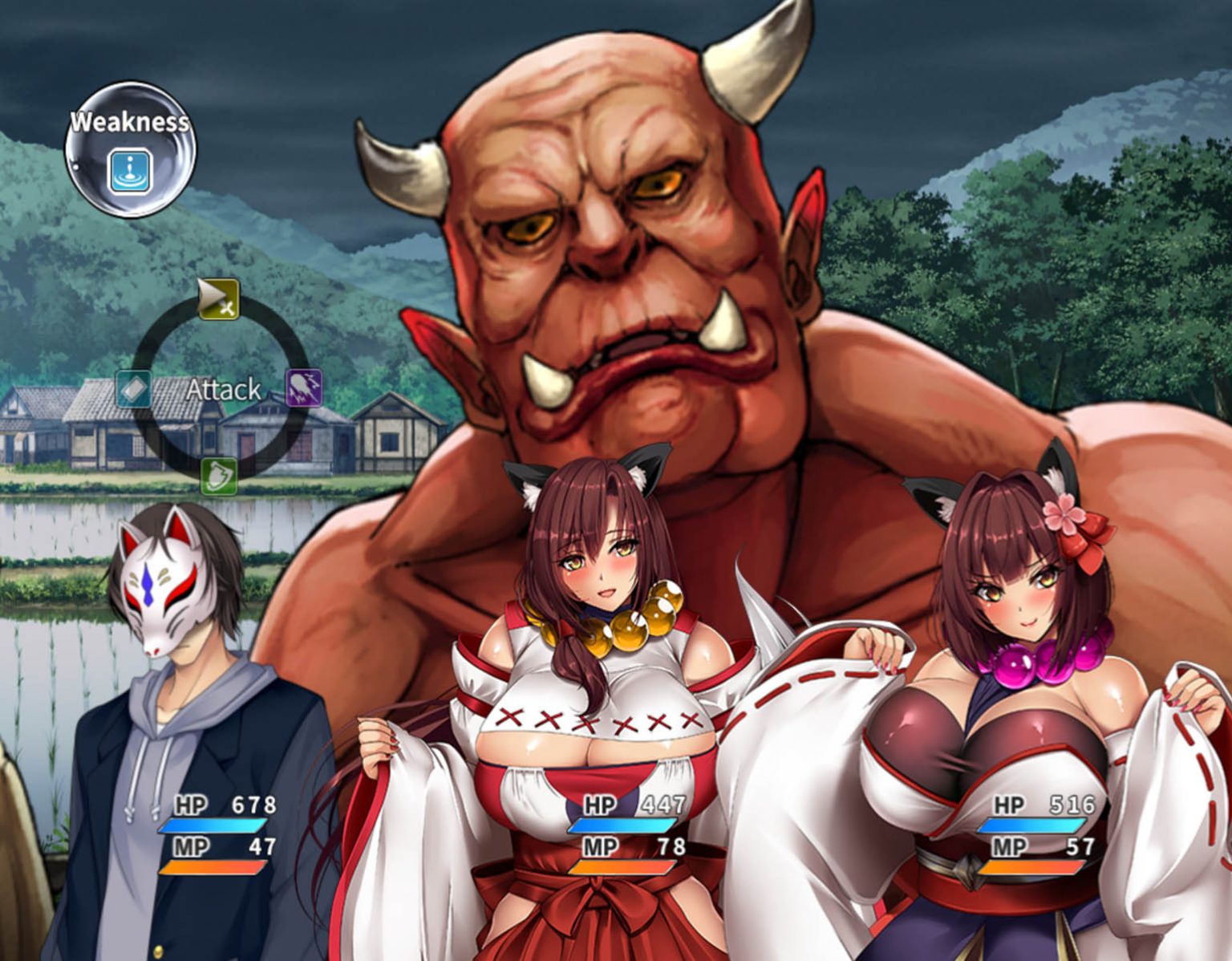
Task: Click the blue water droplet weakness element icon
Action: pyautogui.click(x=128, y=171)
